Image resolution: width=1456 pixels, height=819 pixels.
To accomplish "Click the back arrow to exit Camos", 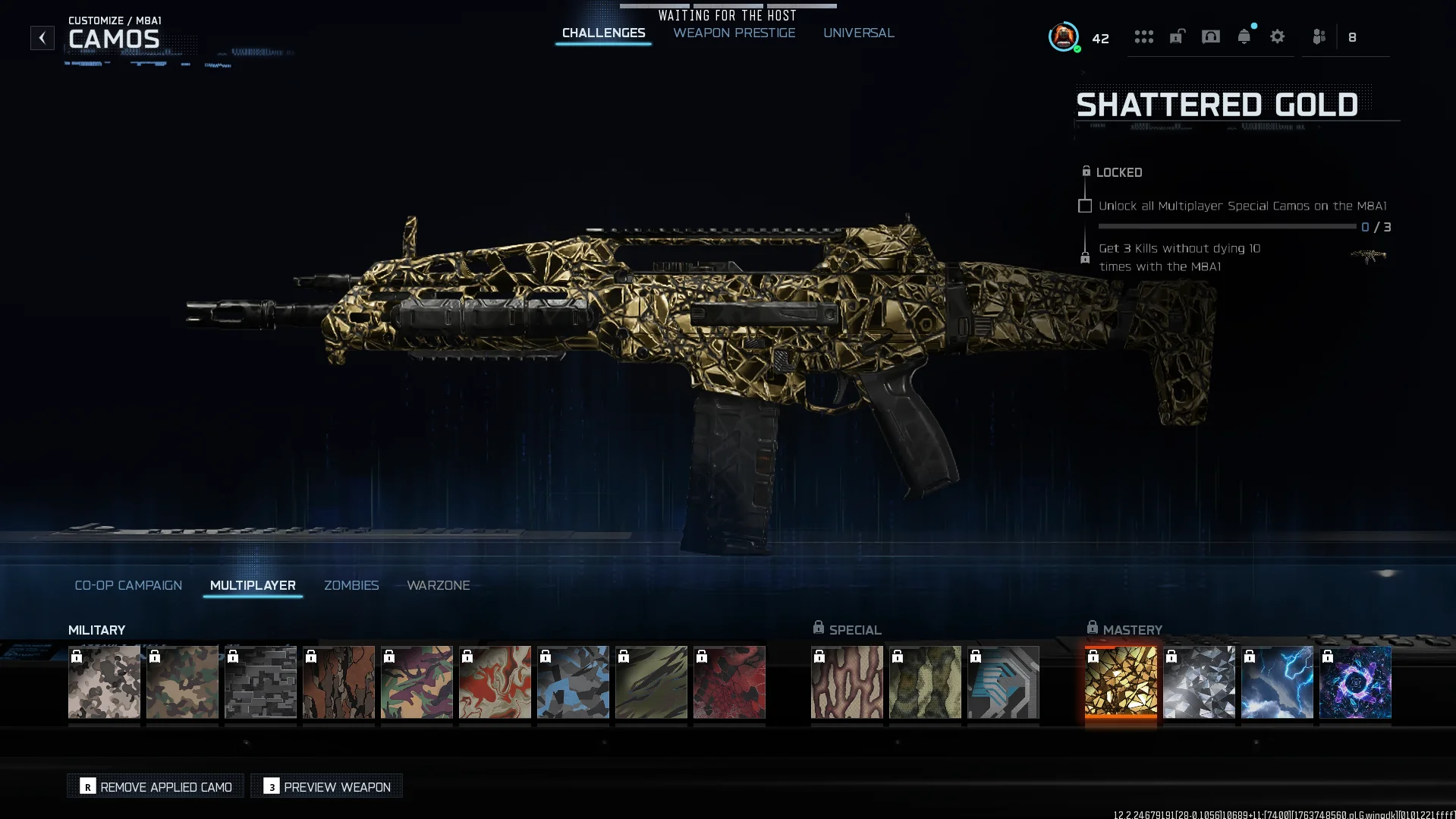I will click(42, 37).
